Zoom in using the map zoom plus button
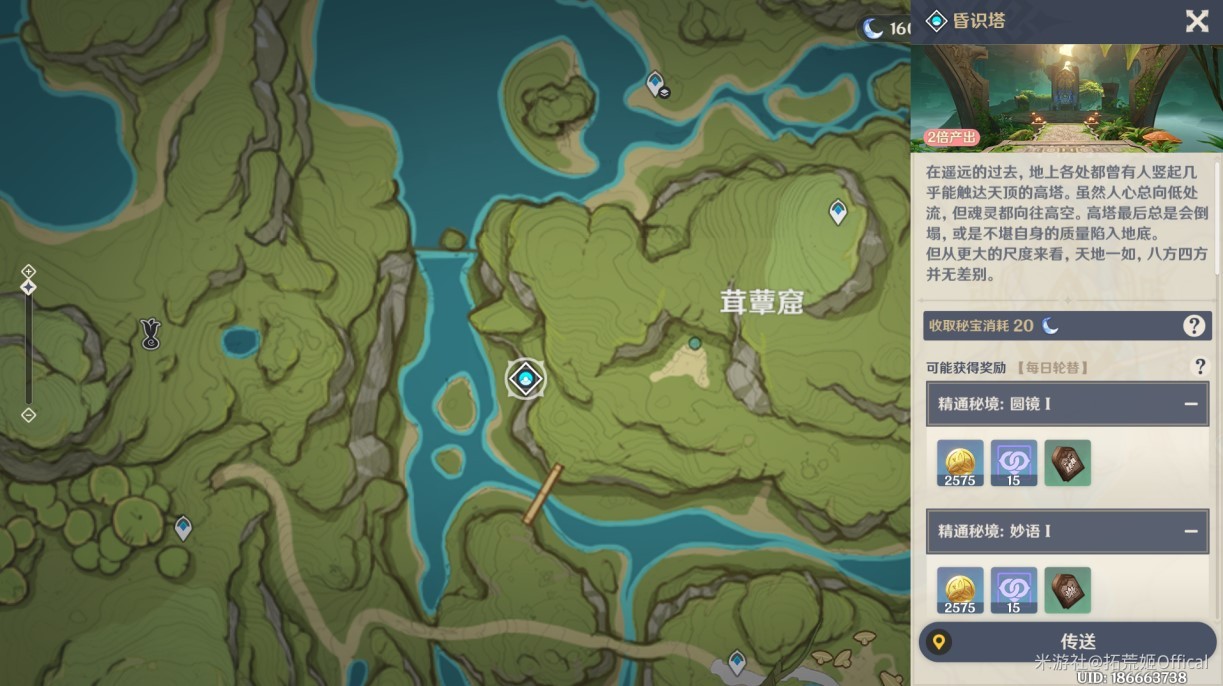 tap(29, 271)
